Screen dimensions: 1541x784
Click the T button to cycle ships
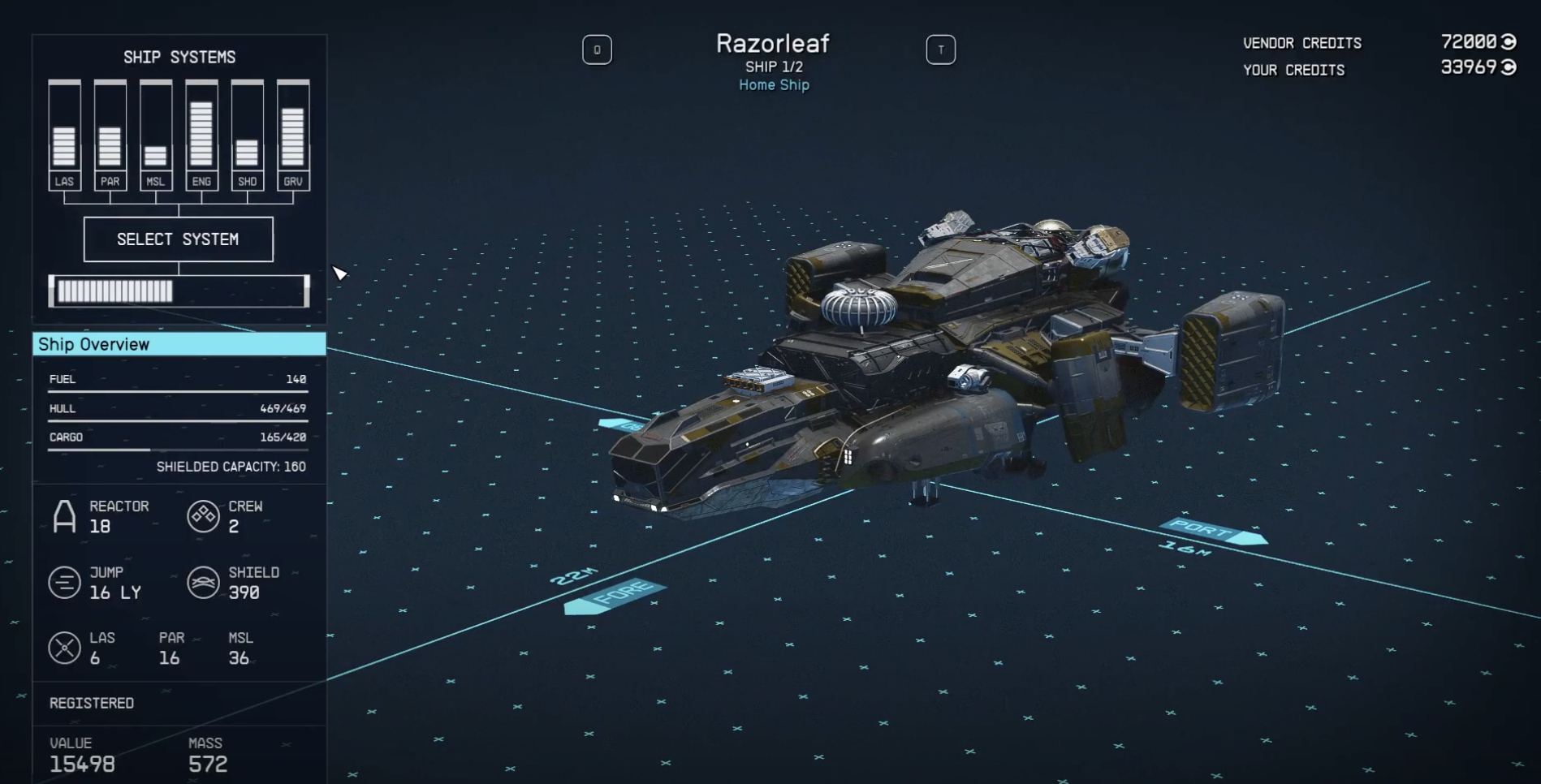click(941, 50)
